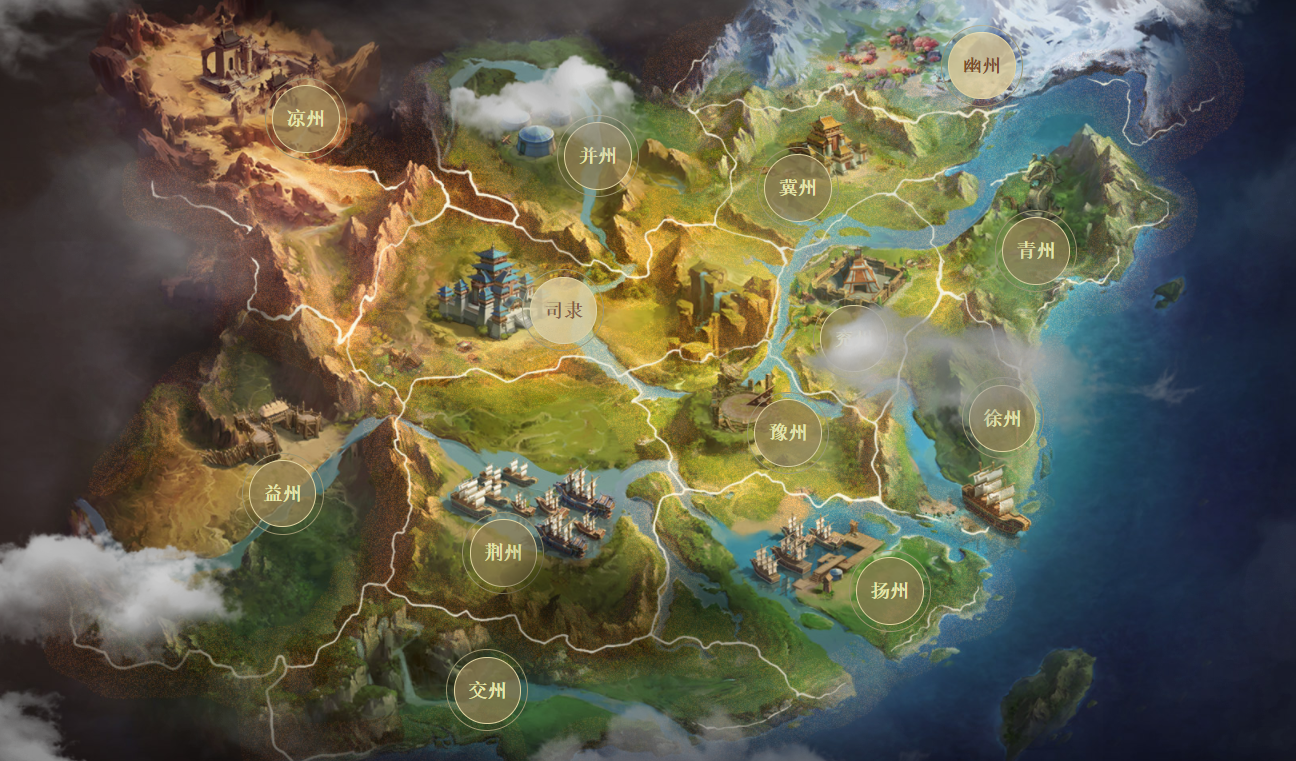This screenshot has height=761, width=1296.
Task: Open the 益州 region marker
Action: pyautogui.click(x=283, y=493)
